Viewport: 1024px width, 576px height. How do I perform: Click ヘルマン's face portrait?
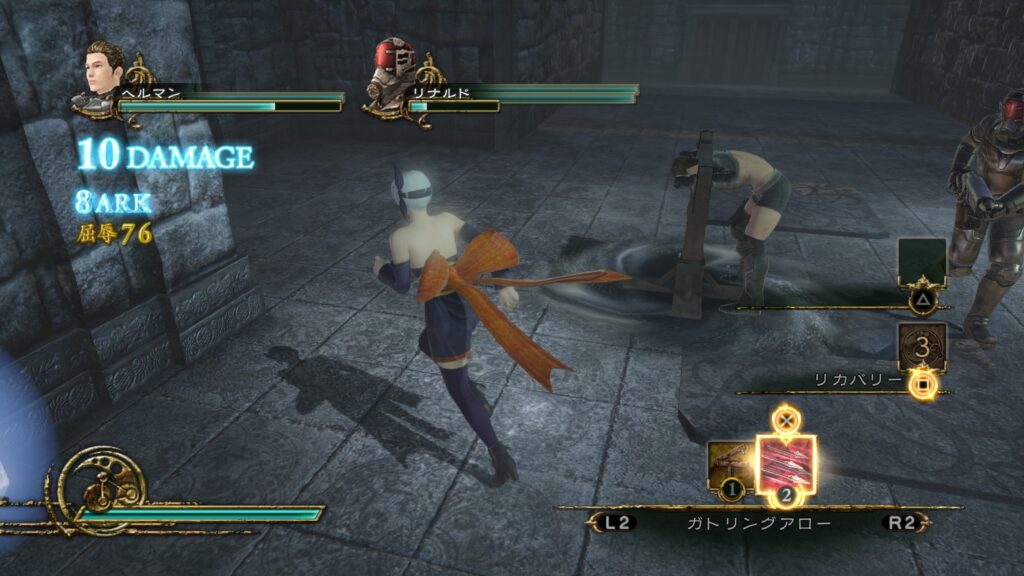pos(104,70)
